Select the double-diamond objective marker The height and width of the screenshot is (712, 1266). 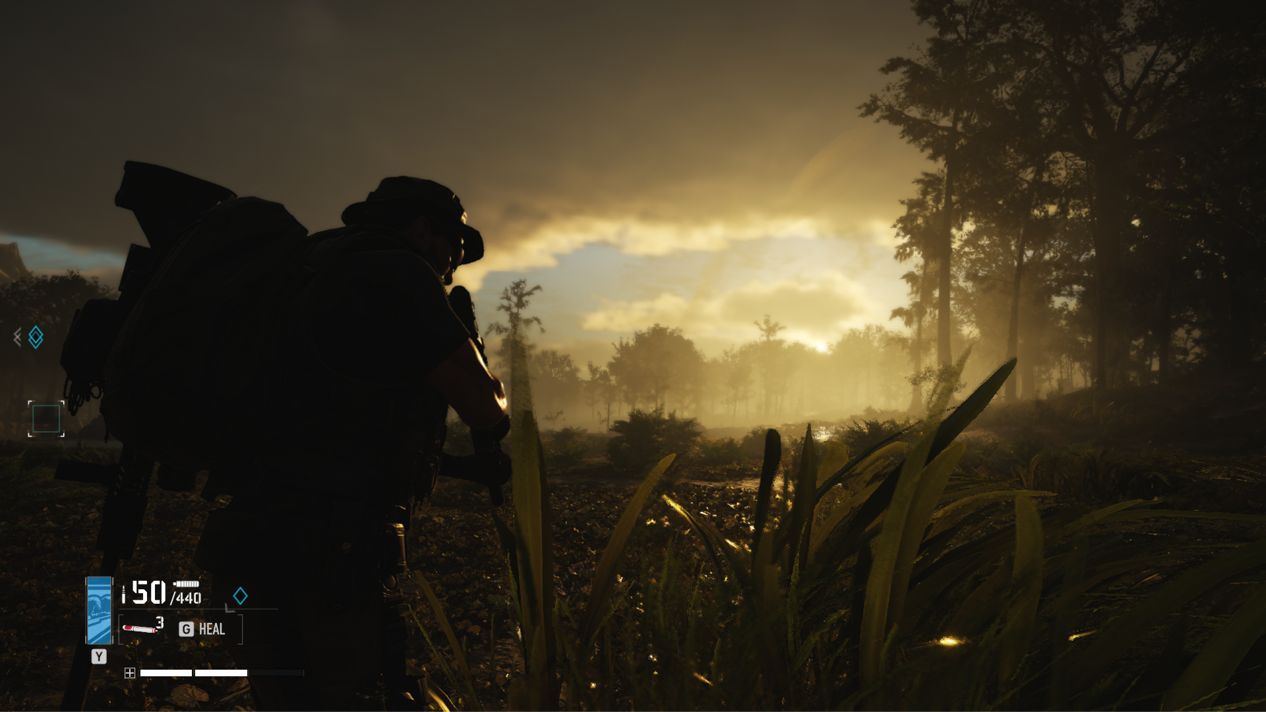pos(35,337)
